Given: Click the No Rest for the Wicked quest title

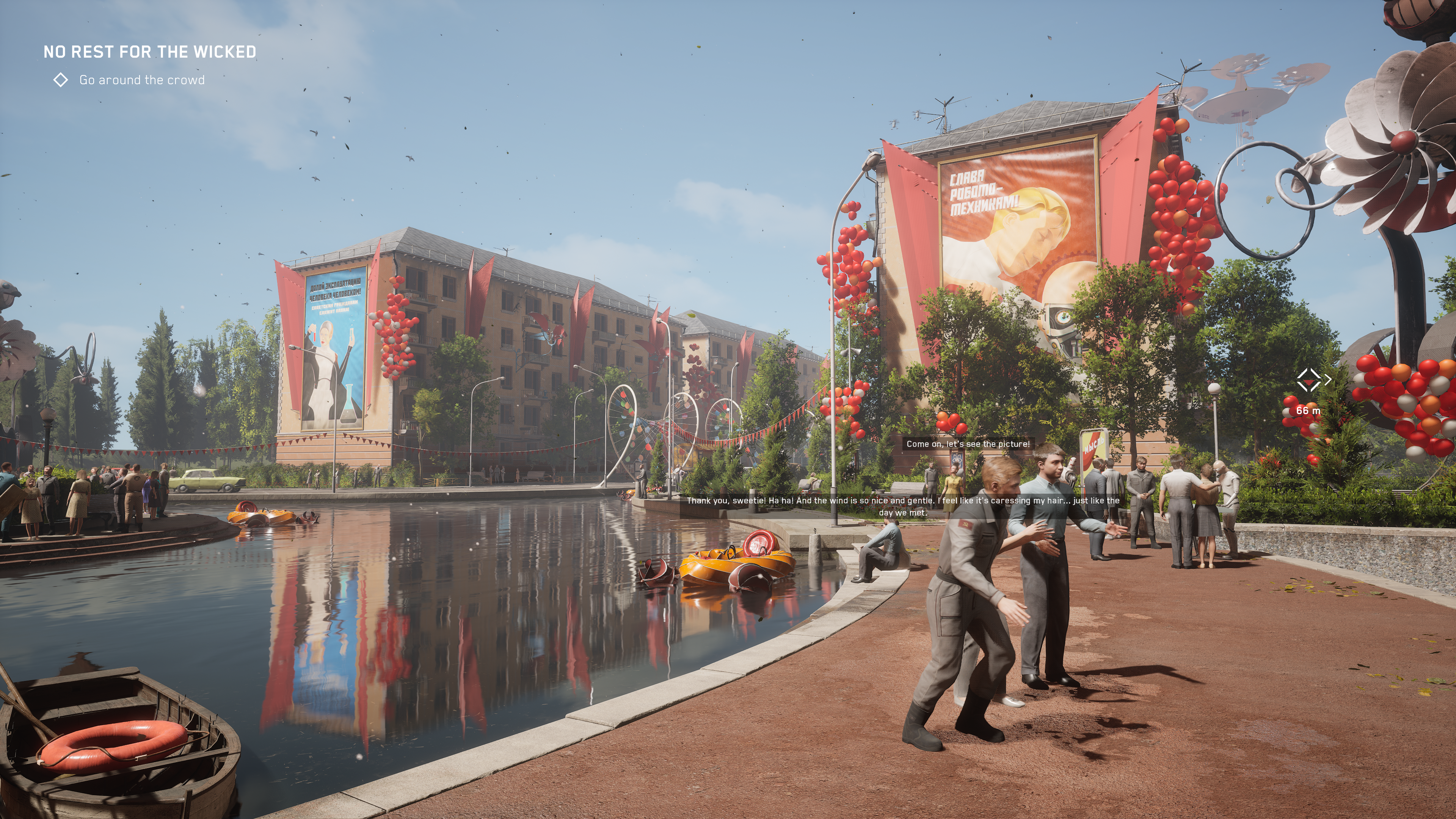Looking at the screenshot, I should point(150,52).
